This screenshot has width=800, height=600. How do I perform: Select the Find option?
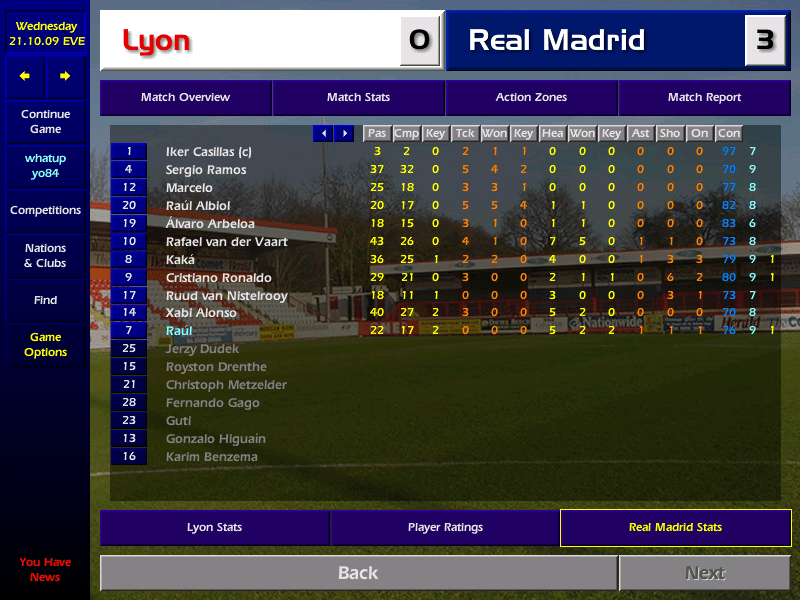[45, 300]
